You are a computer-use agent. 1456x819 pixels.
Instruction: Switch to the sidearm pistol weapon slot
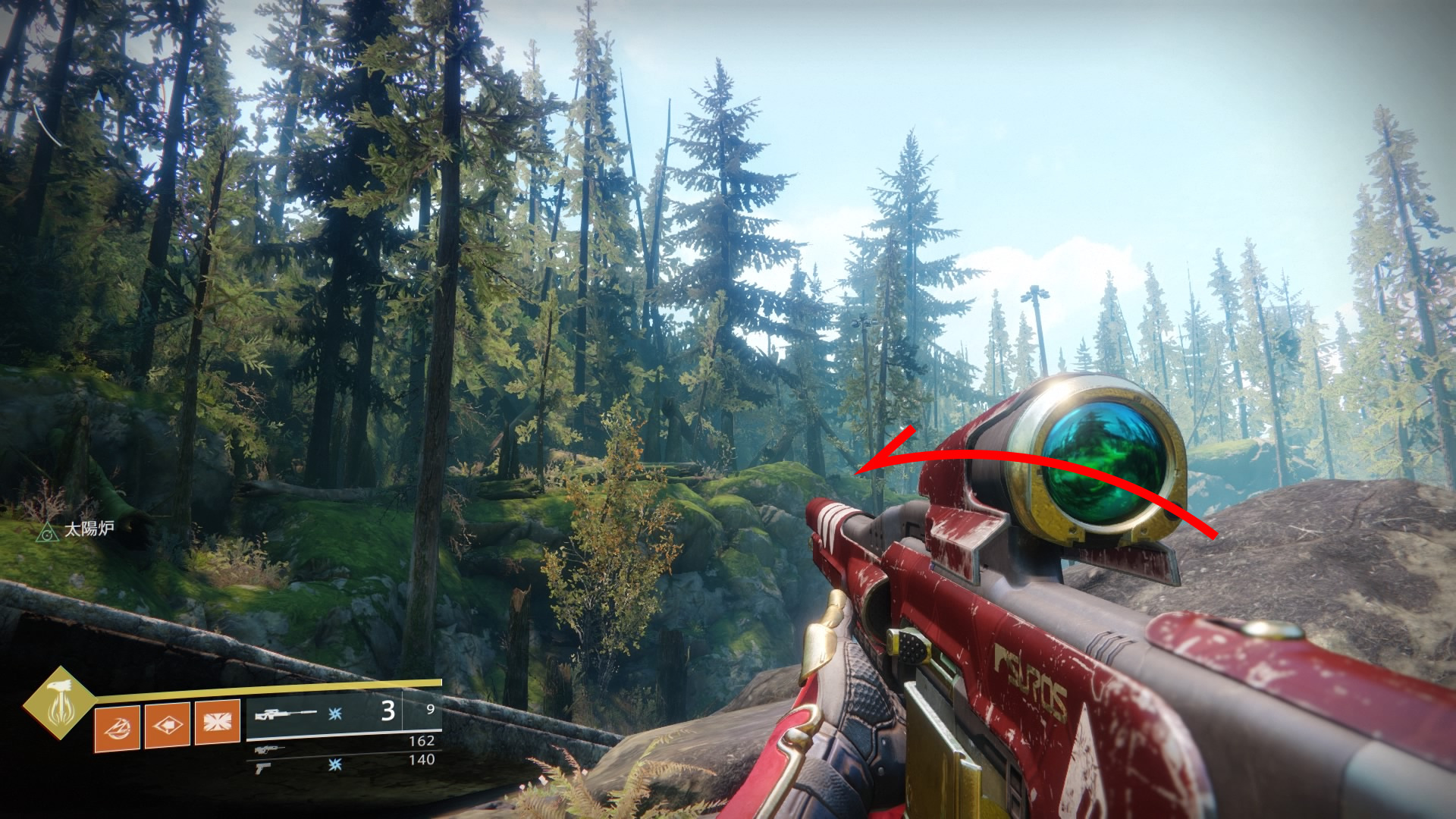(263, 767)
